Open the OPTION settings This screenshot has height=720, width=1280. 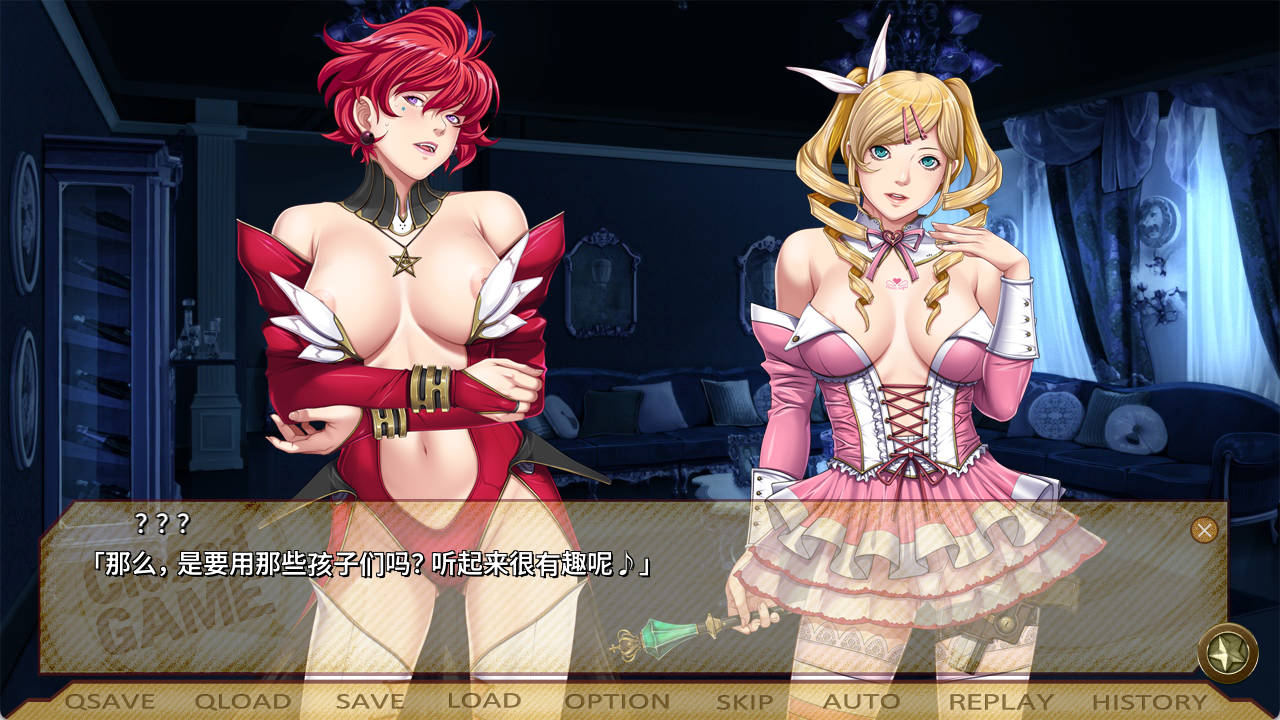pos(617,702)
